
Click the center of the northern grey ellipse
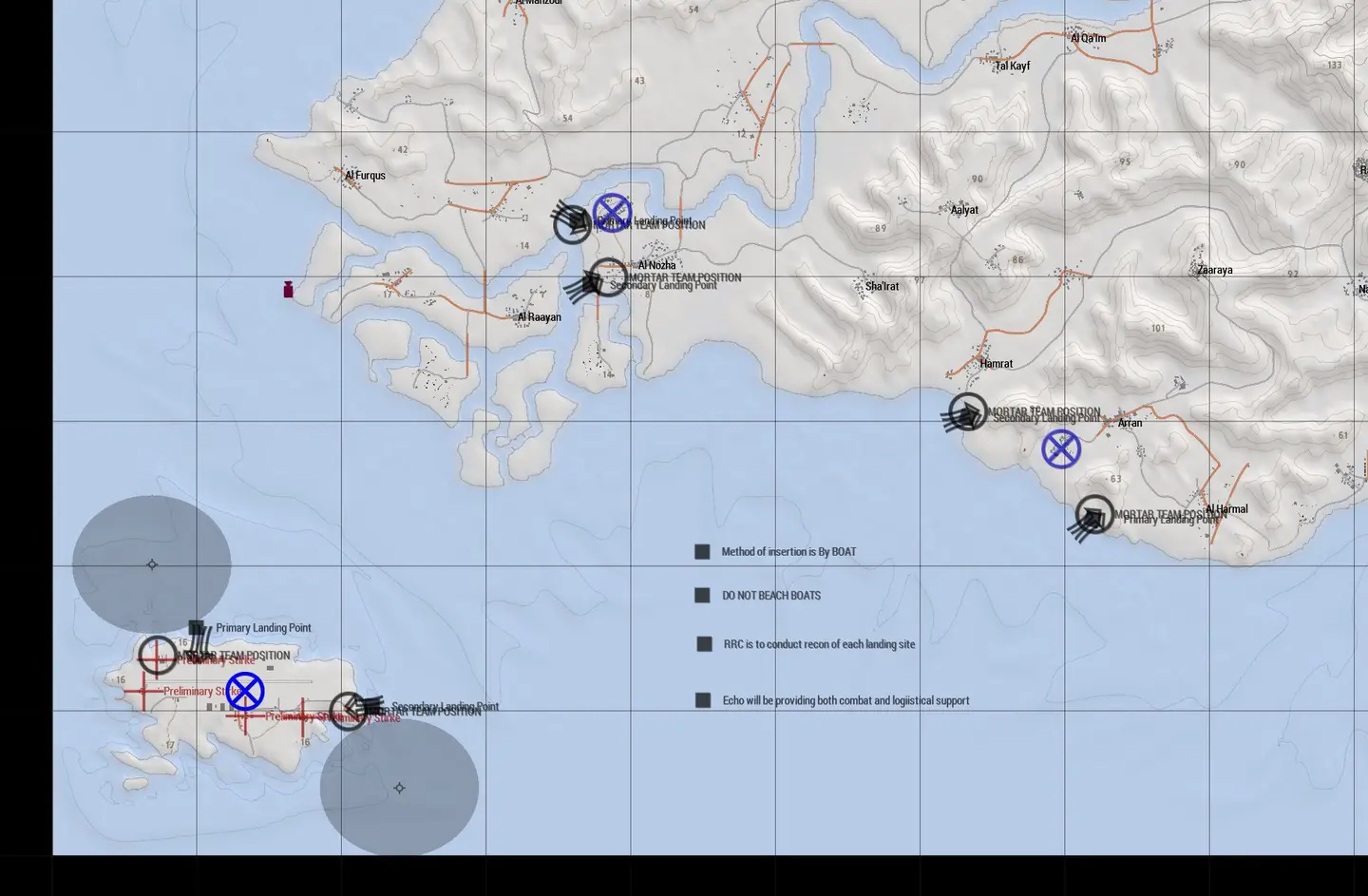152,564
